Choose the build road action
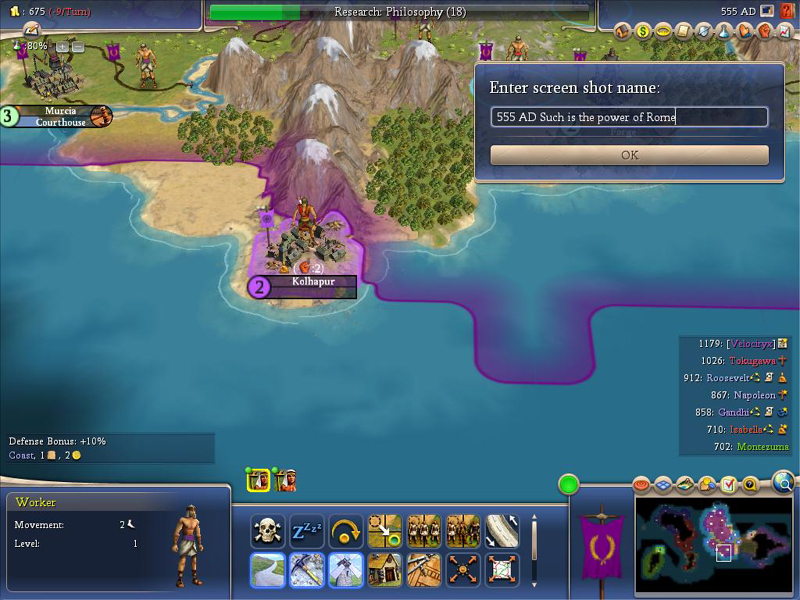Viewport: 800px width, 600px height. pos(268,570)
